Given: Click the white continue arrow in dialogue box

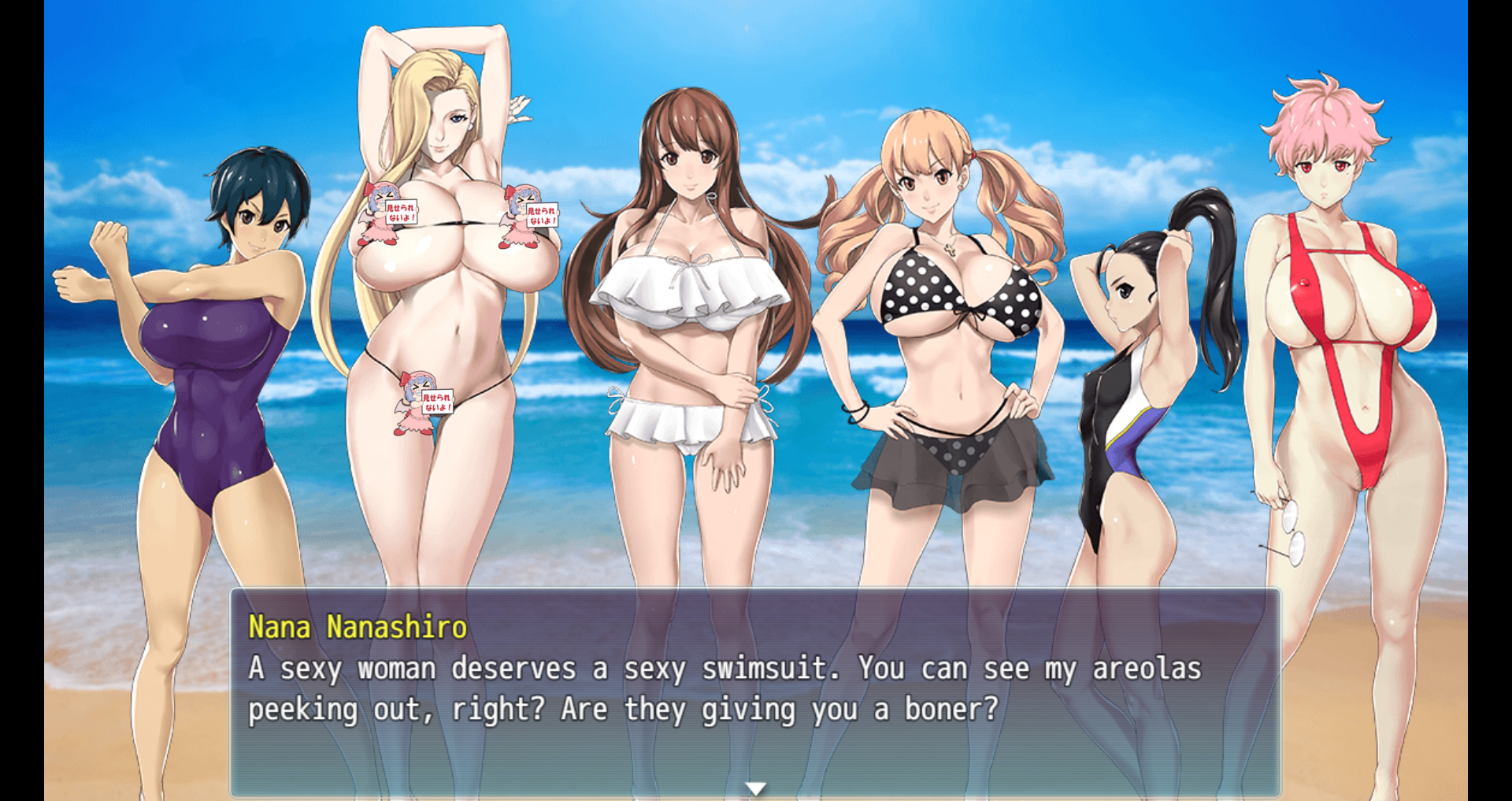Looking at the screenshot, I should coord(755,788).
